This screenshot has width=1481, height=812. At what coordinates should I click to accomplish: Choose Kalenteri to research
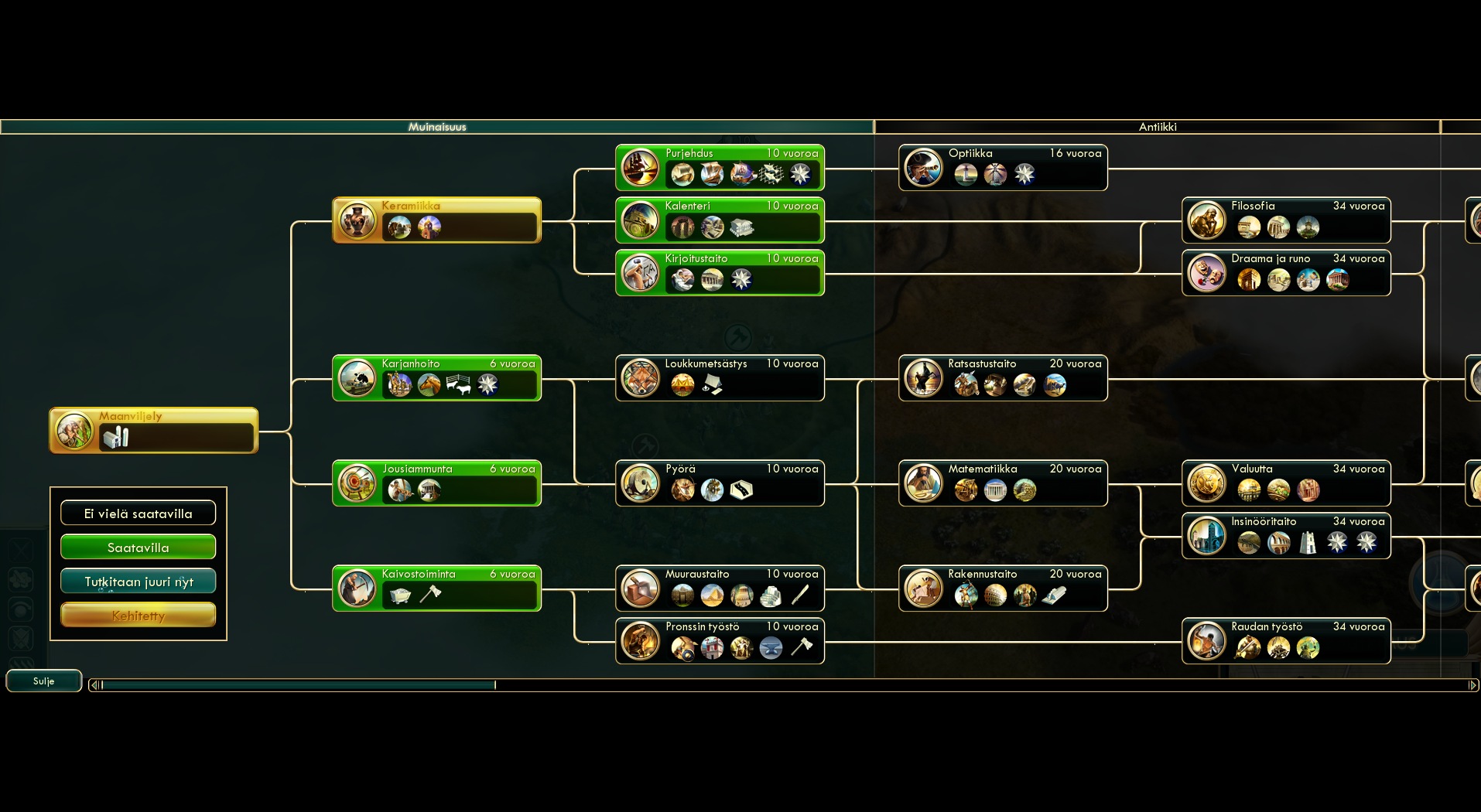(719, 220)
